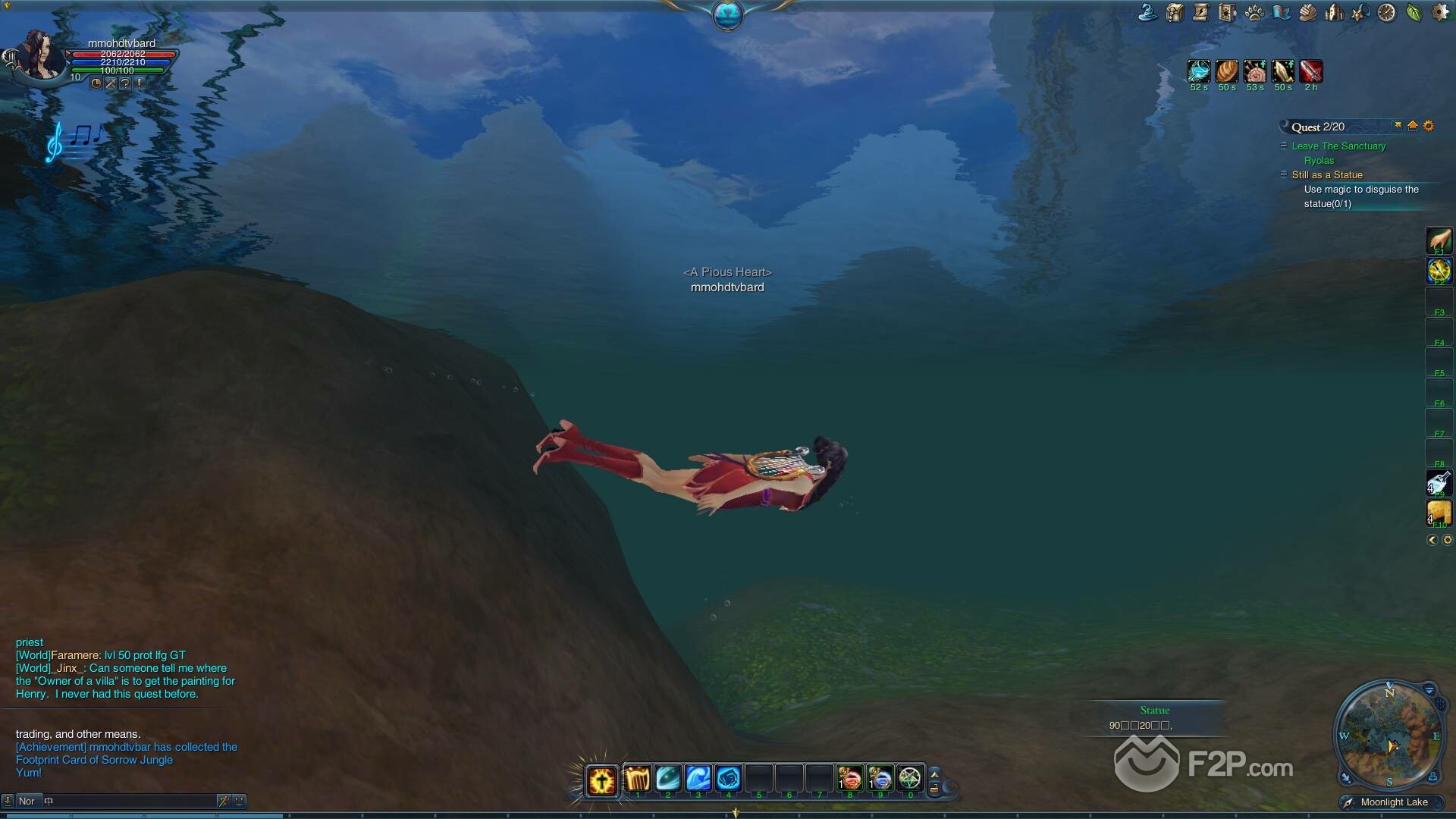This screenshot has width=1456, height=819.
Task: Cast the blue wave skill in slot 3
Action: tap(698, 778)
